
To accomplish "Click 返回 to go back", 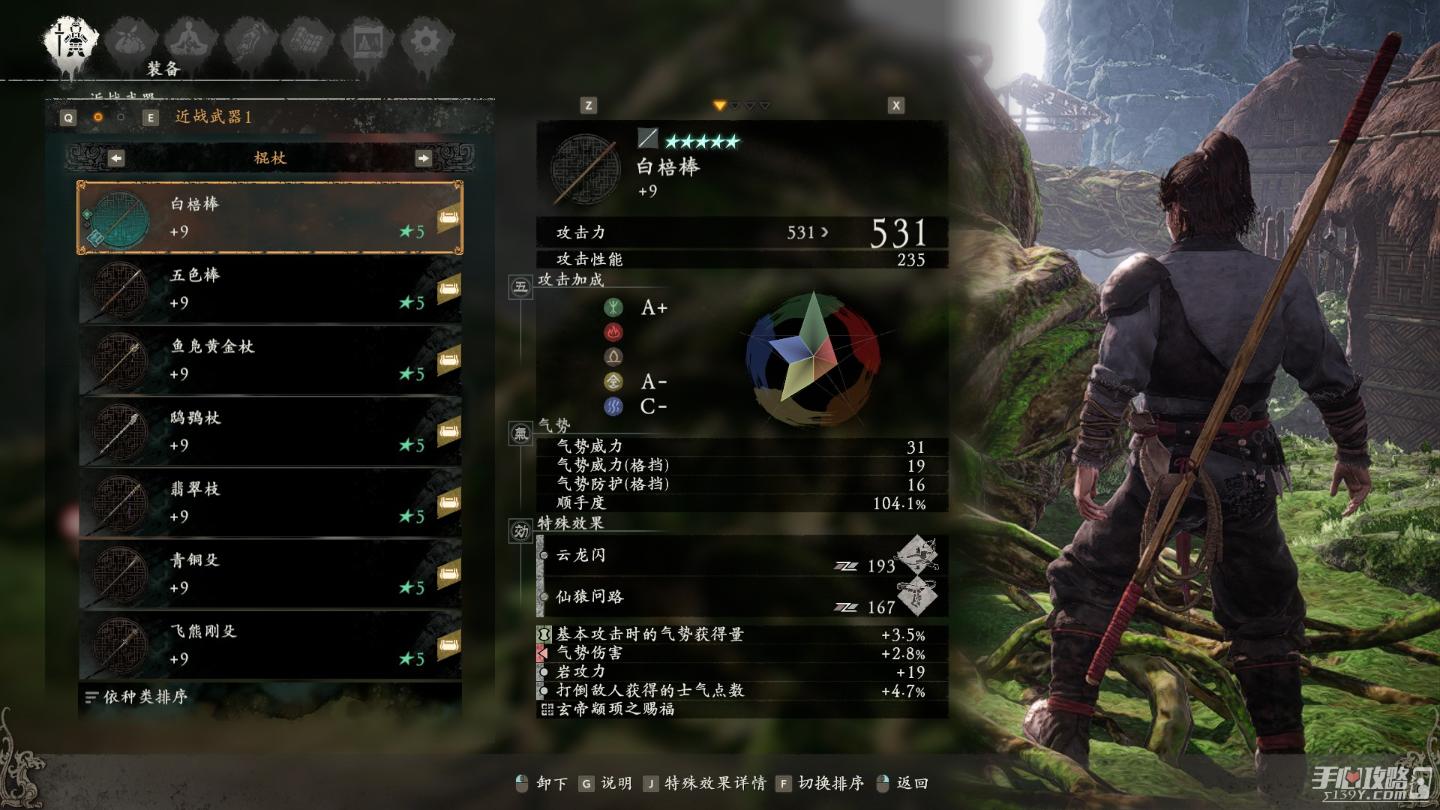I will click(x=911, y=783).
